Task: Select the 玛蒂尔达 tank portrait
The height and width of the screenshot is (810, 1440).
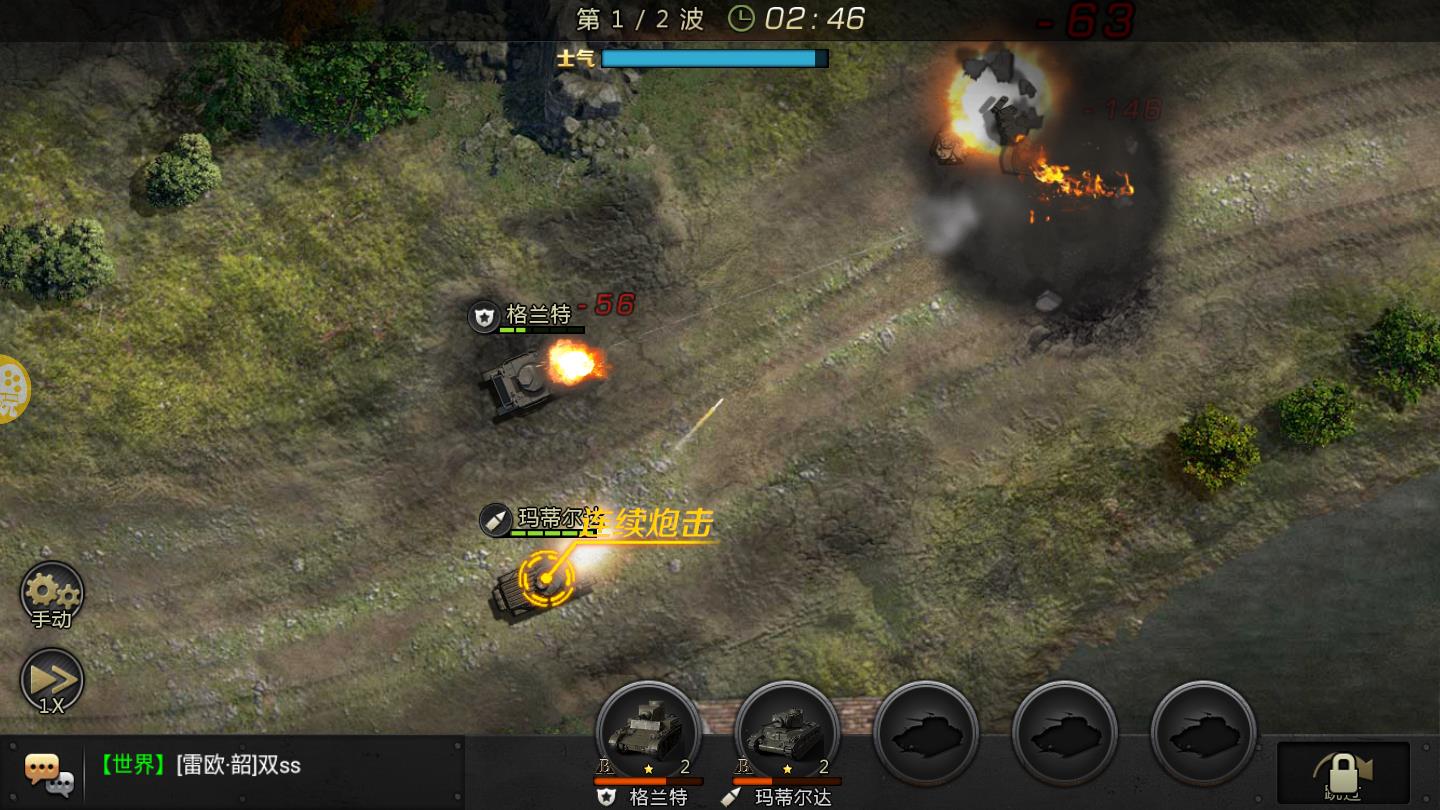Action: point(787,733)
